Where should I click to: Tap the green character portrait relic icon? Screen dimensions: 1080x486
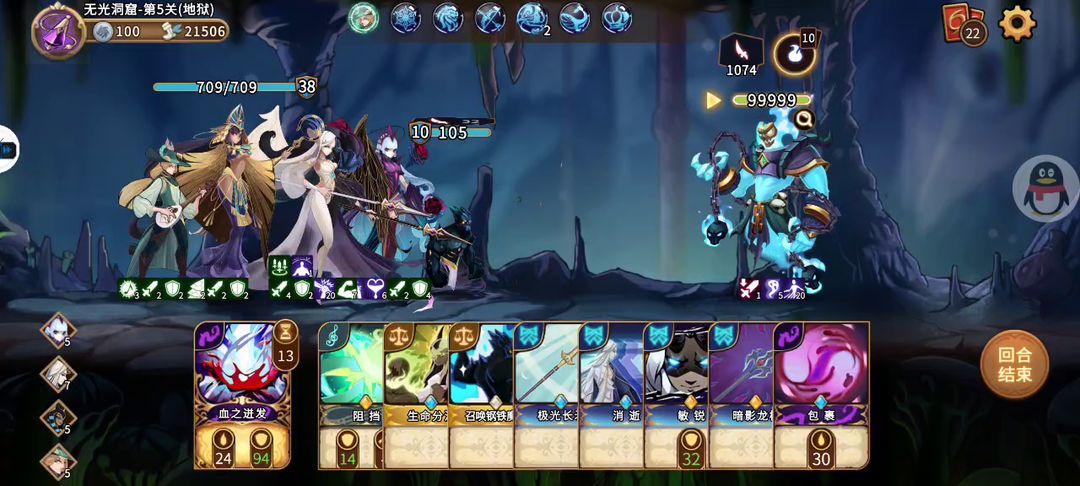click(x=363, y=18)
